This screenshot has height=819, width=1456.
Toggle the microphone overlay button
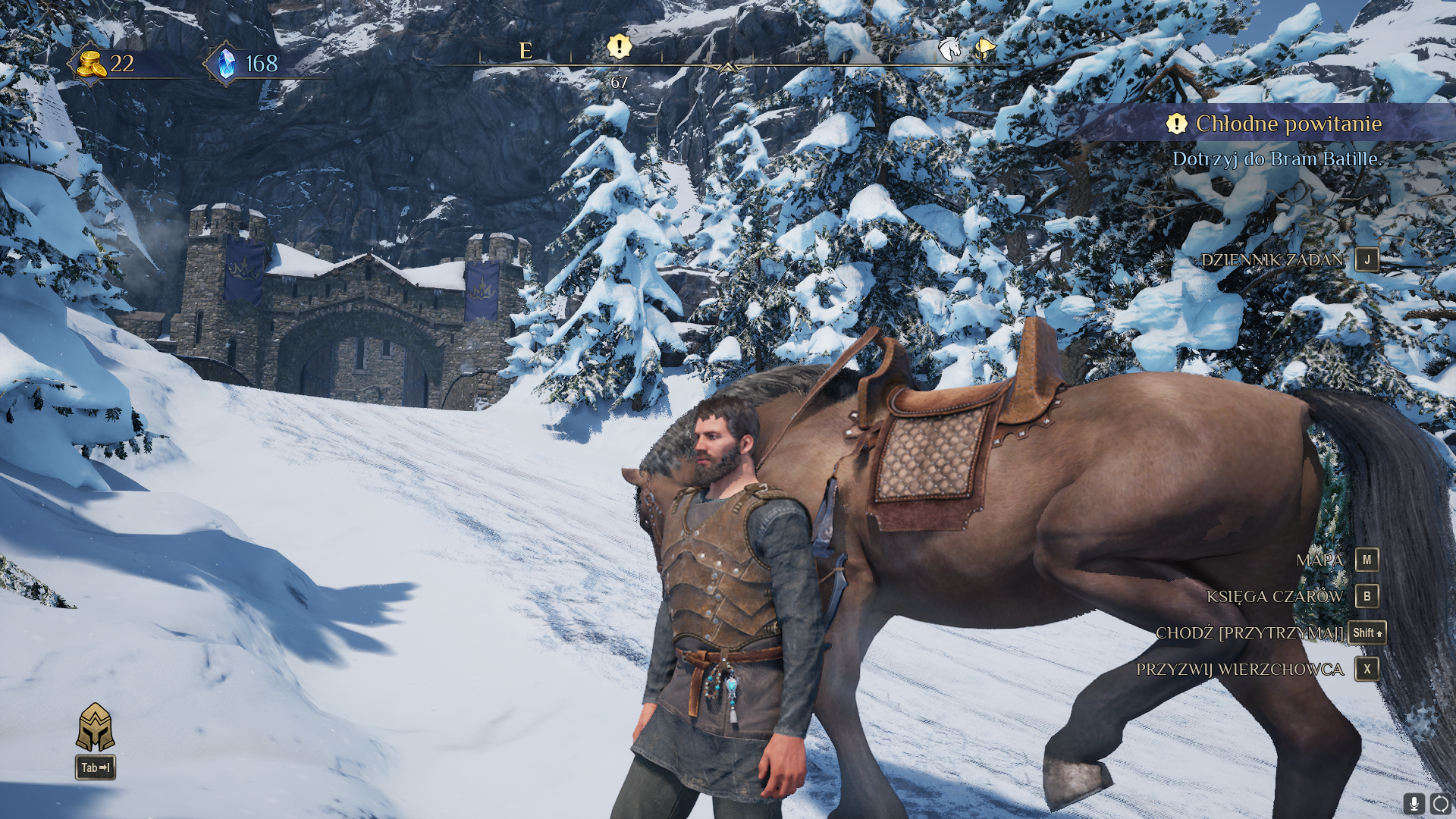point(1414,804)
